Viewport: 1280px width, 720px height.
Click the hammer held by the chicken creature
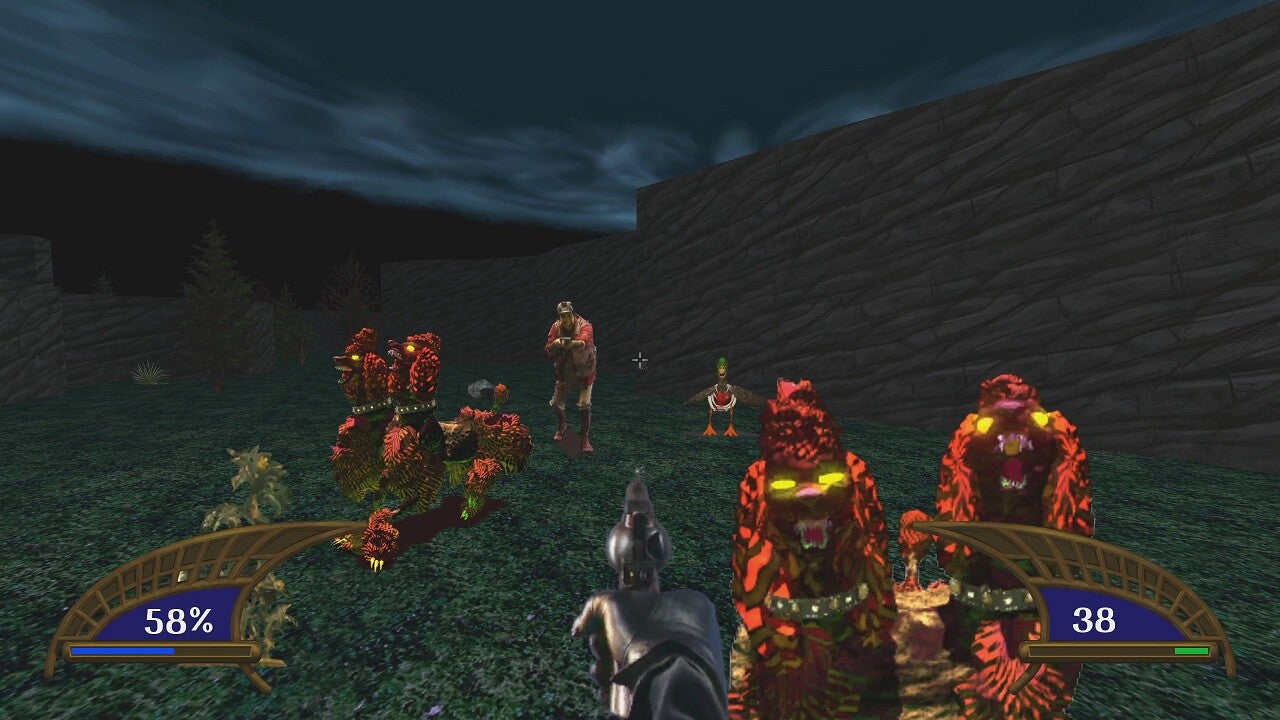pos(482,390)
